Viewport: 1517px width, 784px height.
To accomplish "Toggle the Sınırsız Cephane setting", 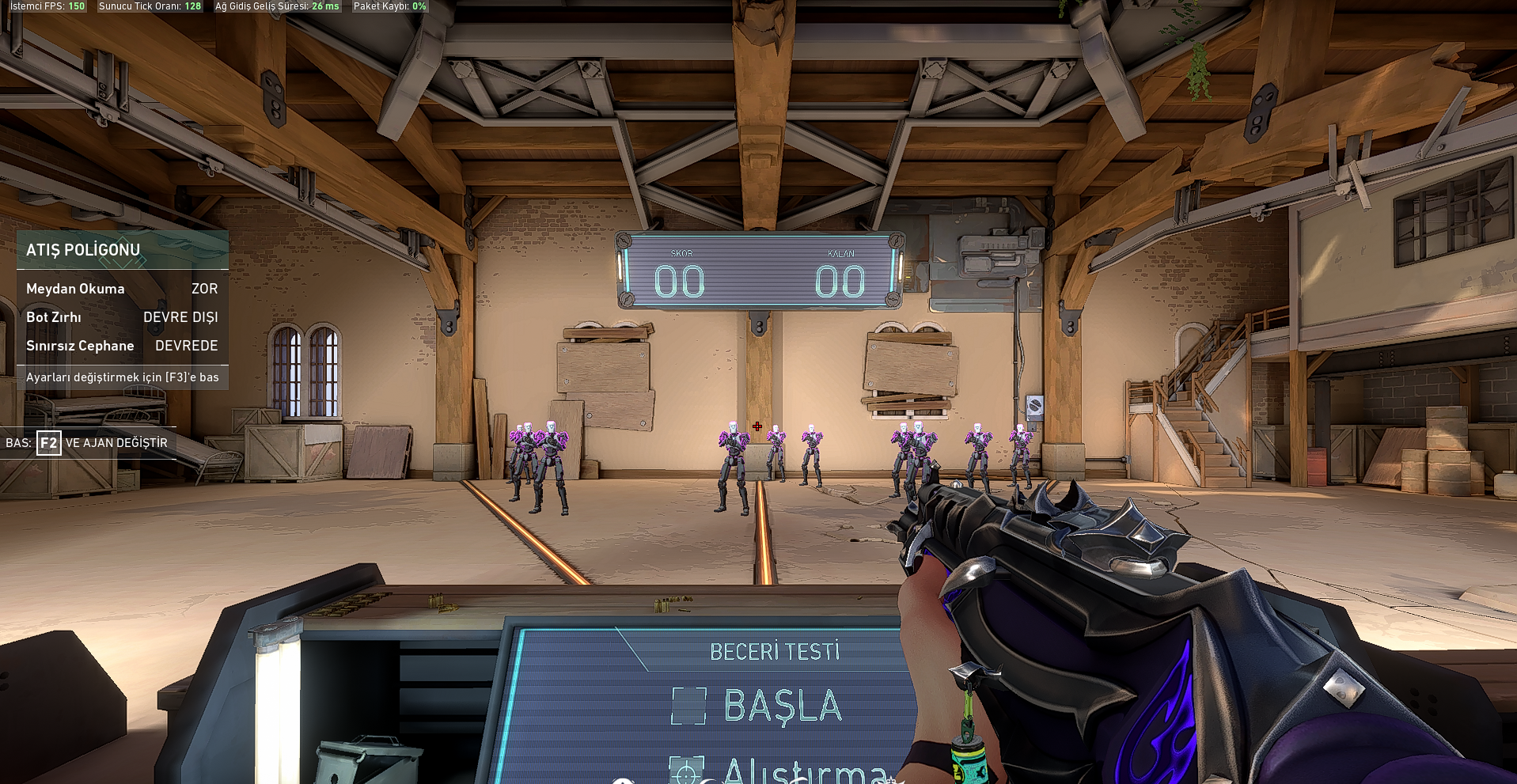I will [x=122, y=346].
